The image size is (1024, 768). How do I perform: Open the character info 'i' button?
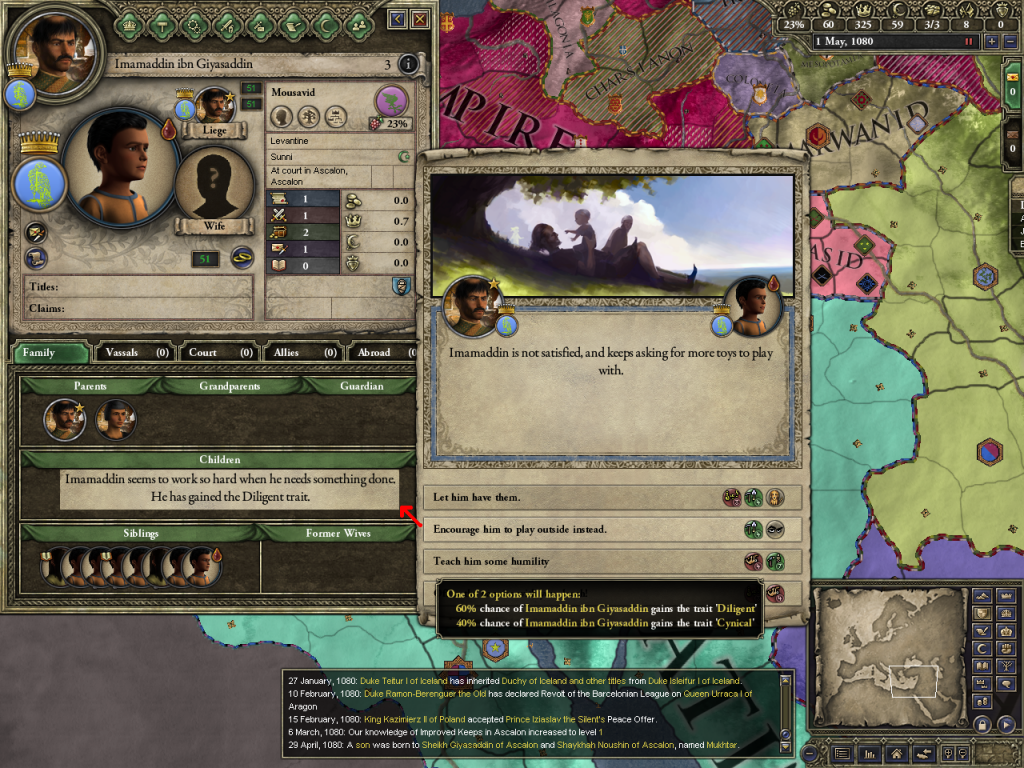click(408, 65)
